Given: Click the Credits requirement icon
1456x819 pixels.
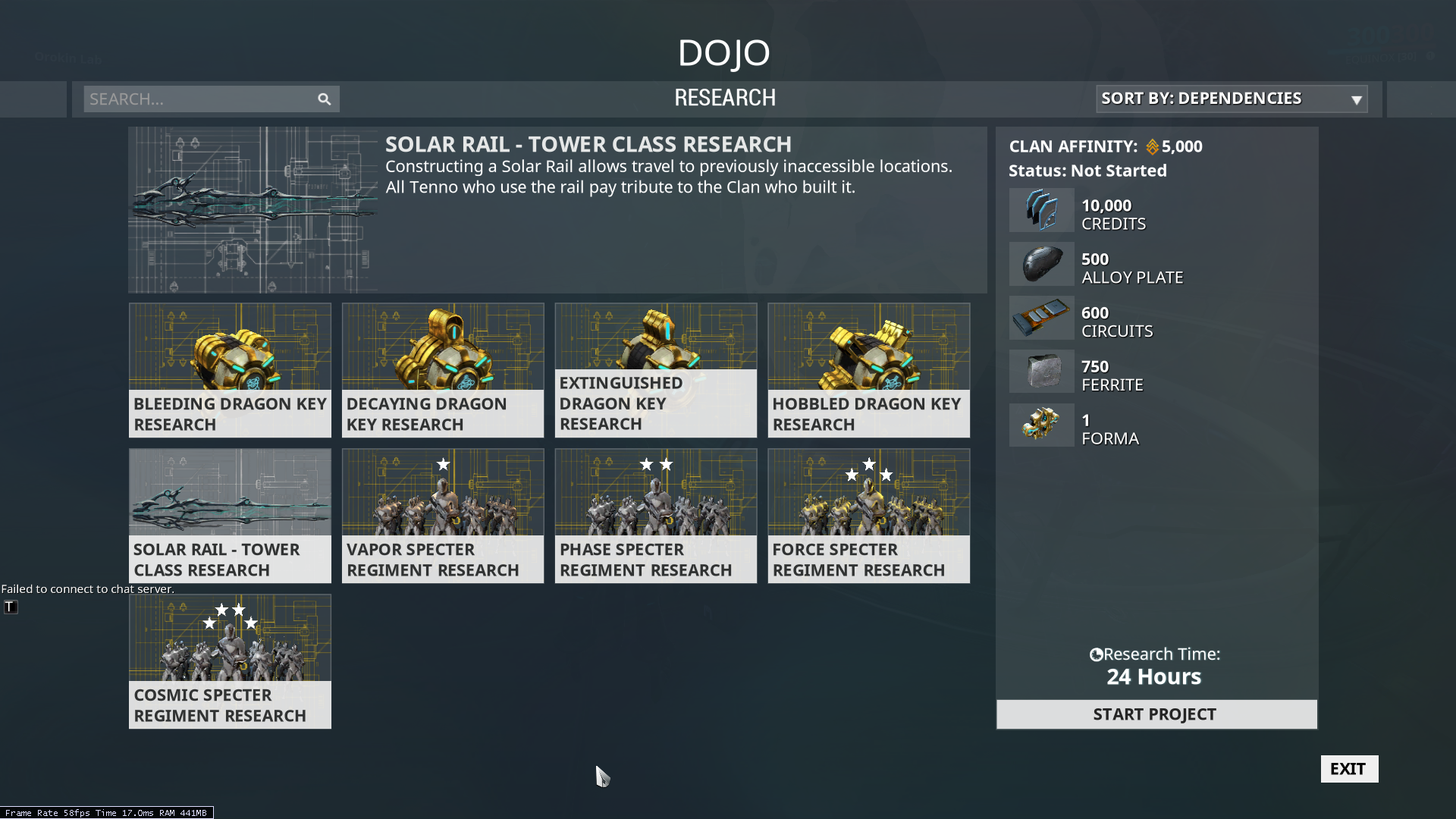Looking at the screenshot, I should click(1041, 210).
